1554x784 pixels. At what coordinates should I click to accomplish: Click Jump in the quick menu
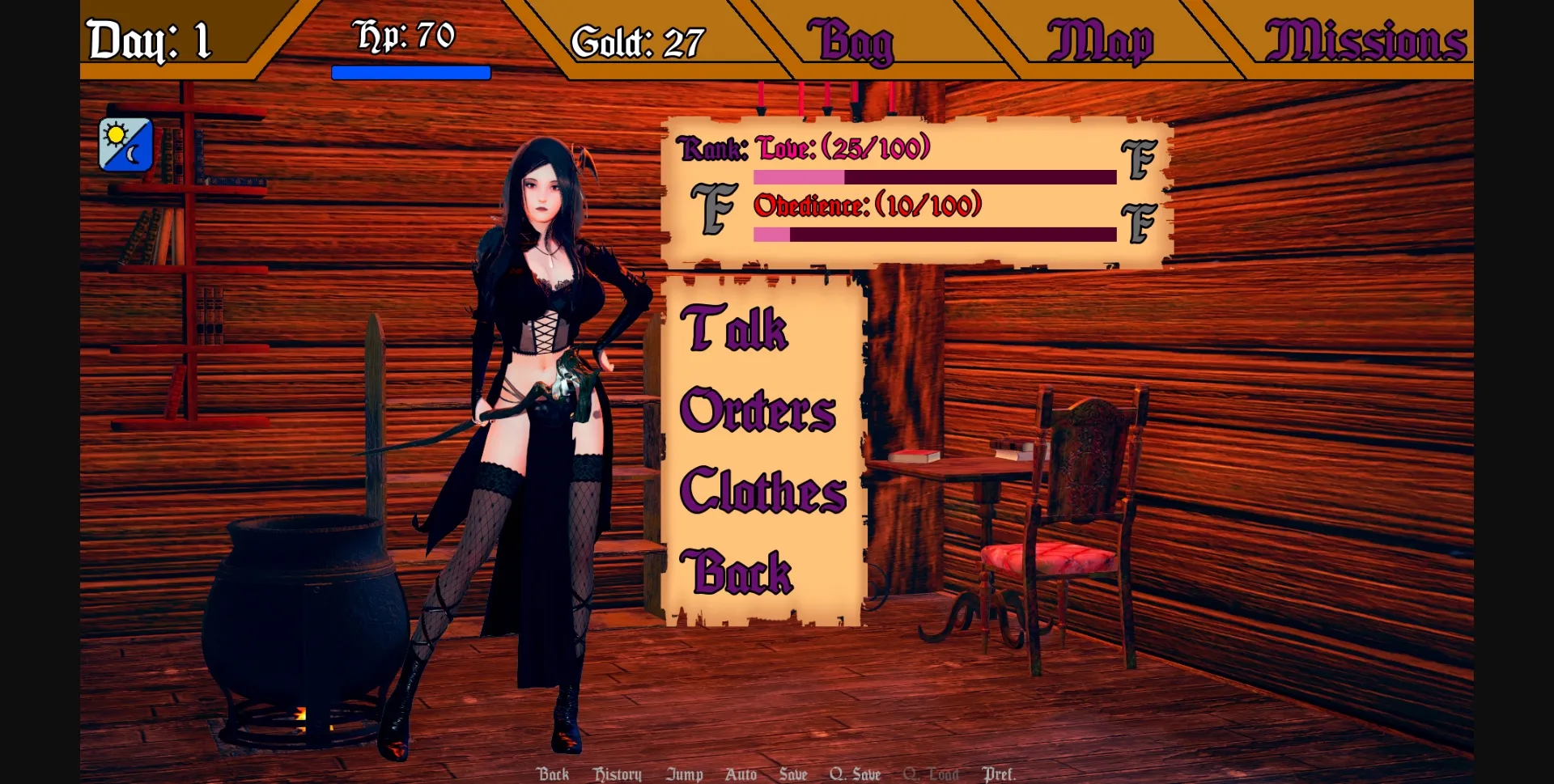click(685, 774)
